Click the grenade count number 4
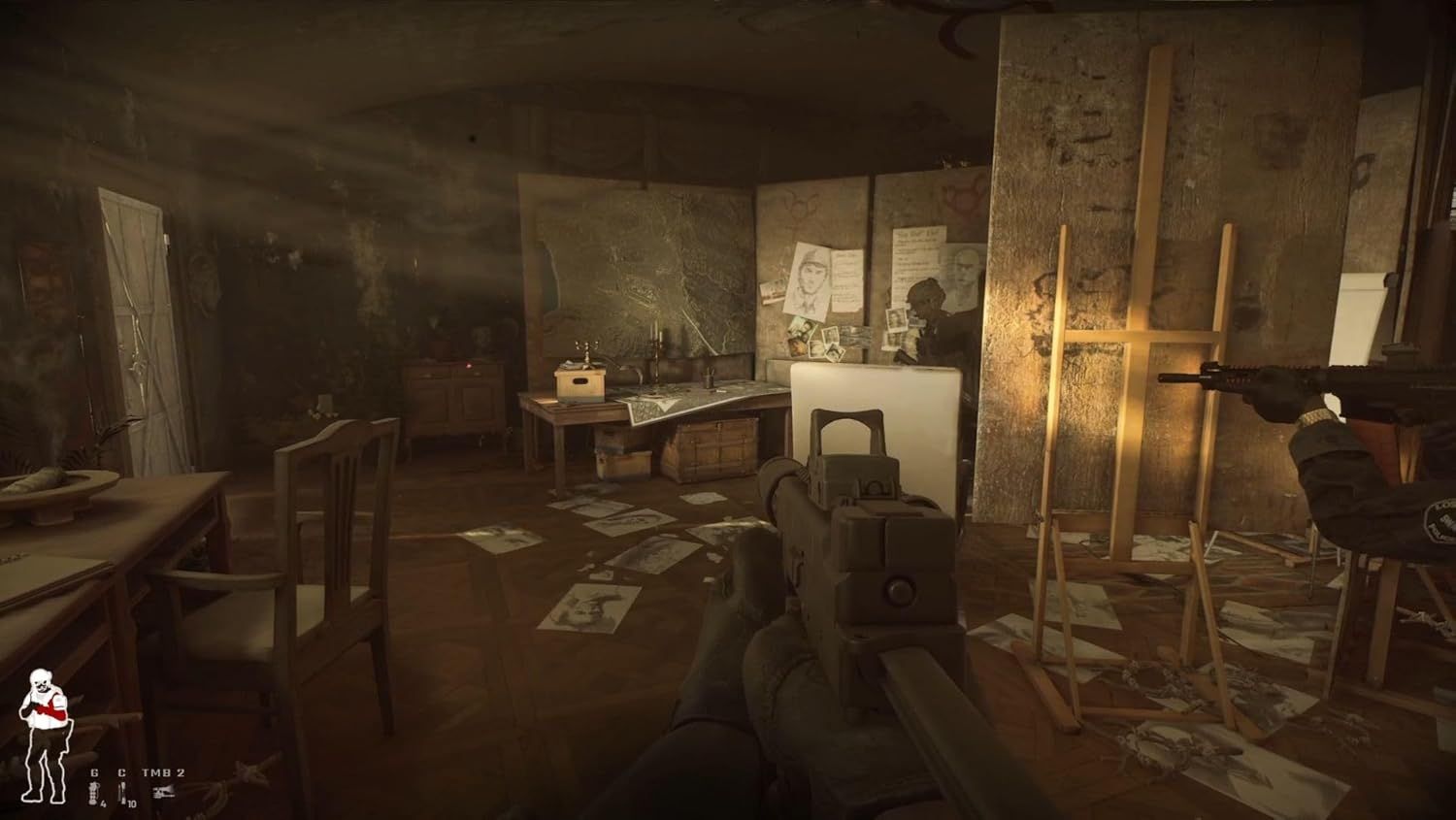 click(103, 804)
